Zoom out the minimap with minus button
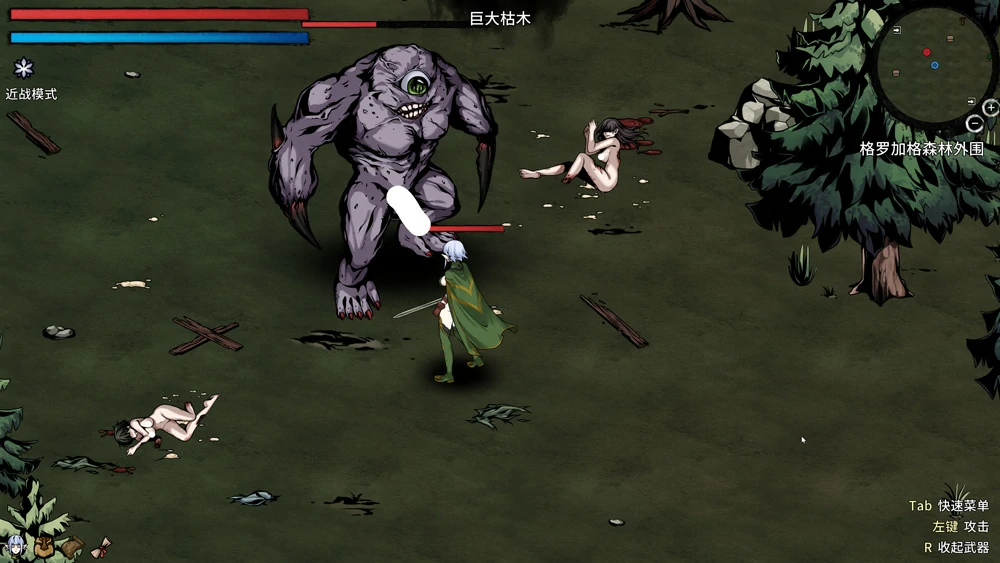 (975, 124)
